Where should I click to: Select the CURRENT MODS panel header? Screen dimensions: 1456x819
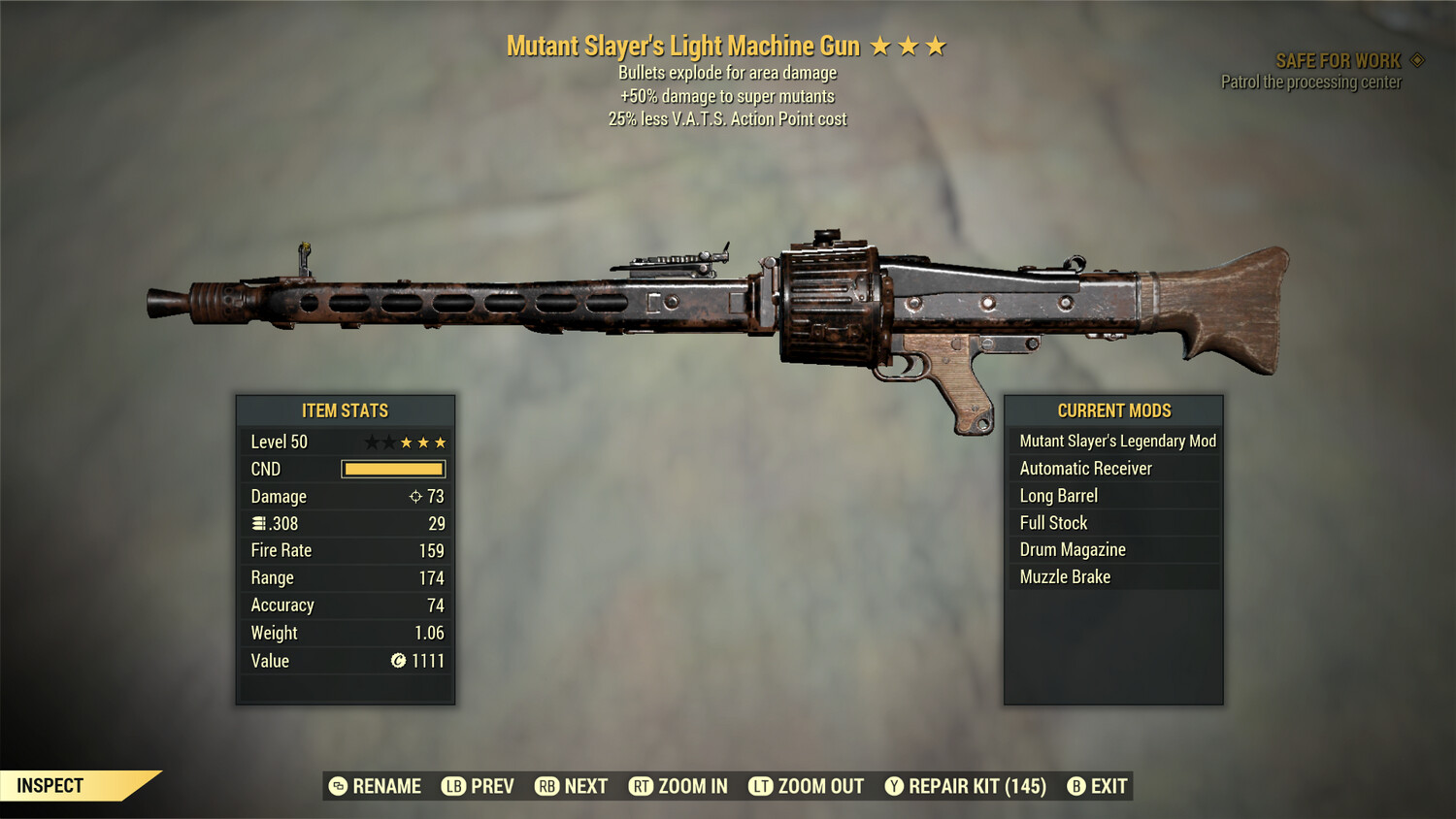(x=1113, y=410)
